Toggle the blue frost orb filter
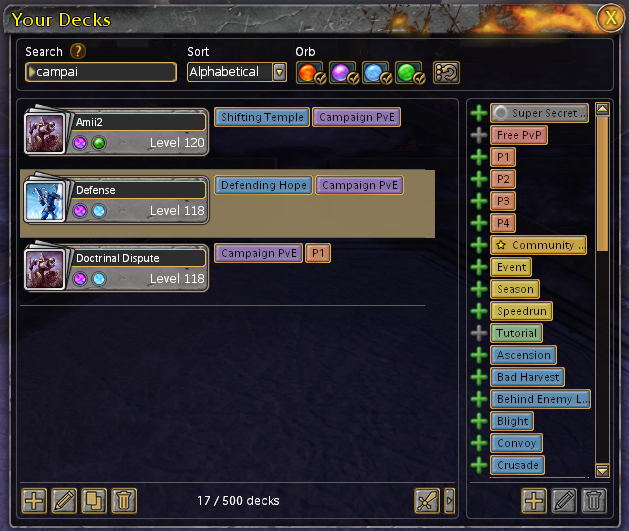Viewport: 629px width, 531px height. pos(375,72)
